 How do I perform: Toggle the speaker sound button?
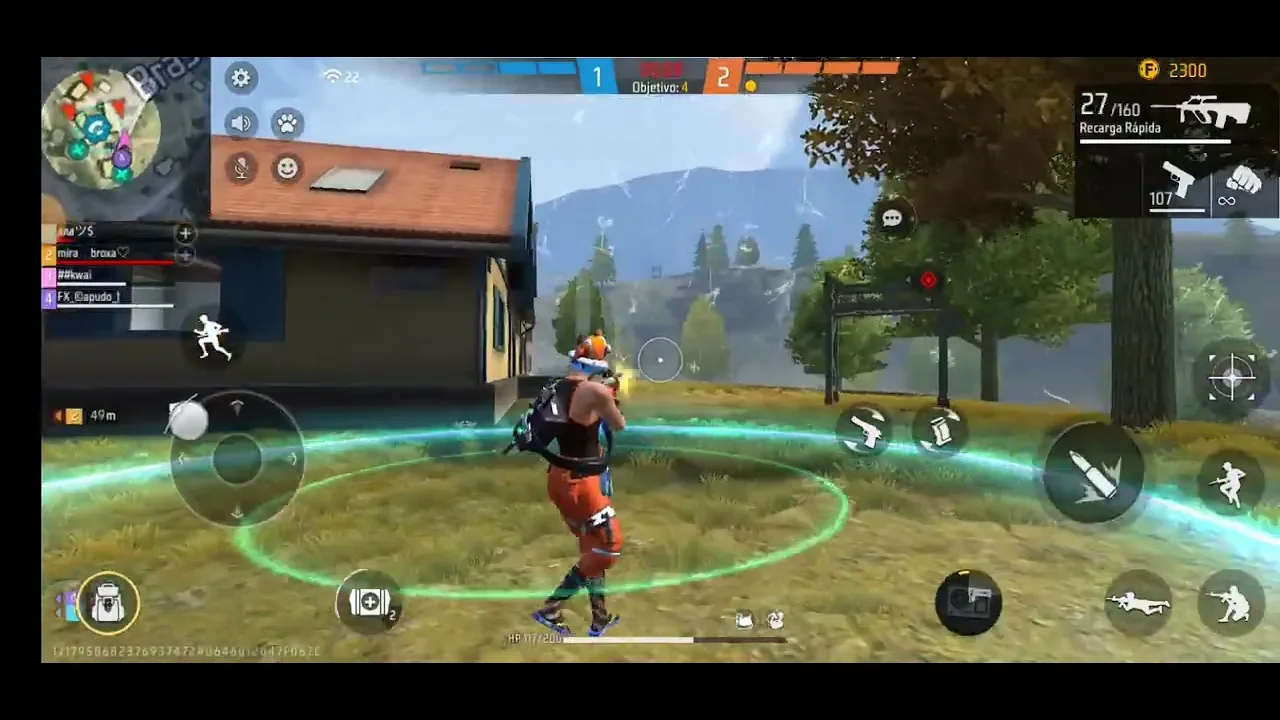pyautogui.click(x=241, y=123)
